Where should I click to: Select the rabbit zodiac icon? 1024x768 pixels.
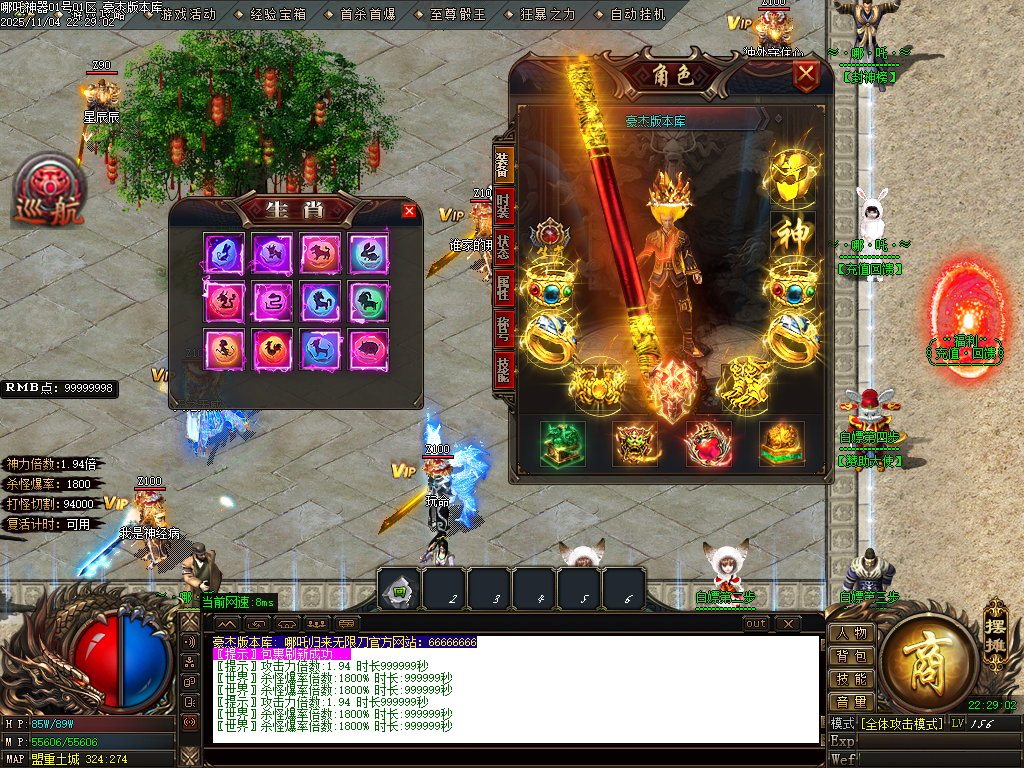368,253
